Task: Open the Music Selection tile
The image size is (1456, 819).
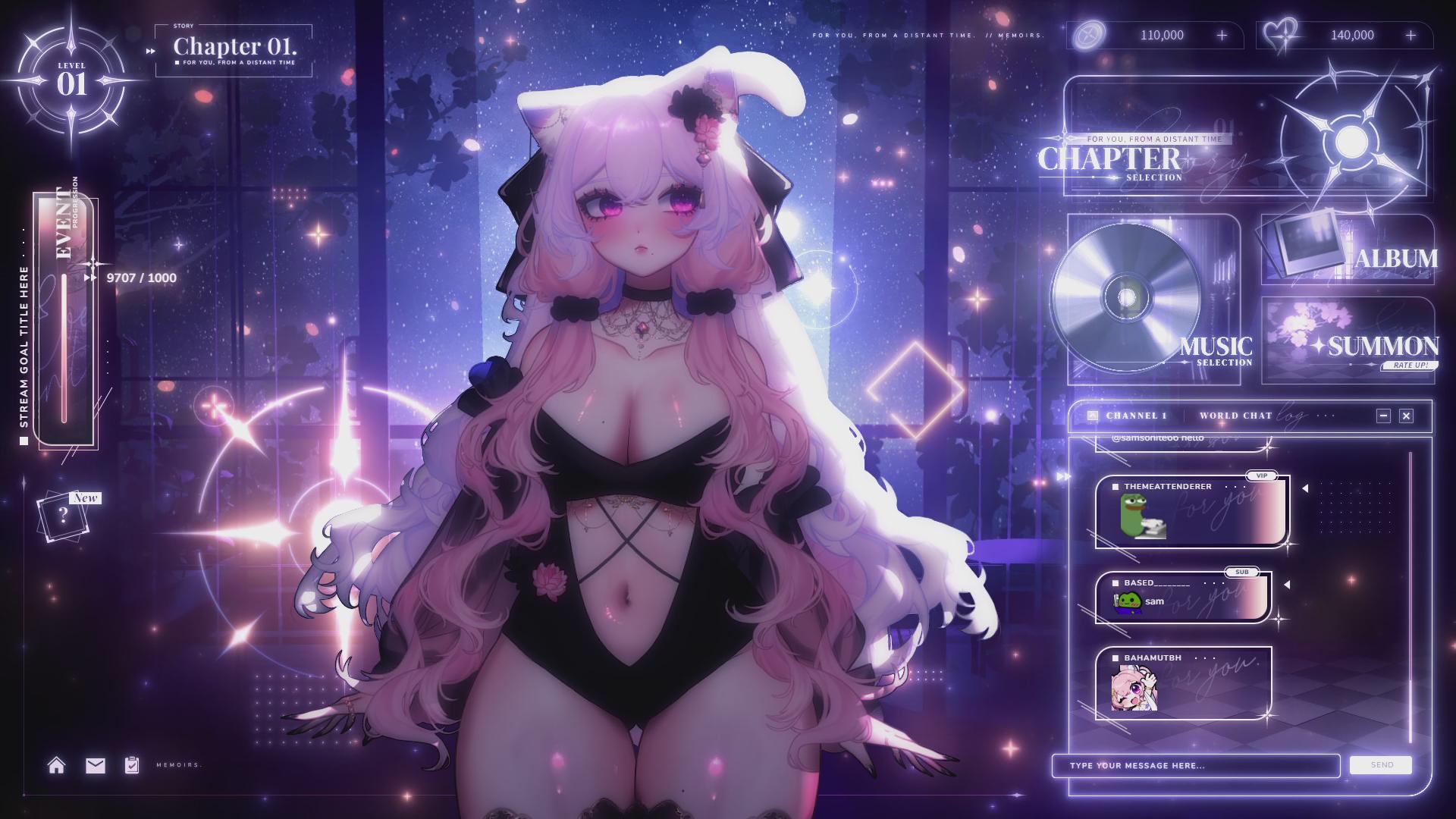Action: pyautogui.click(x=1153, y=299)
